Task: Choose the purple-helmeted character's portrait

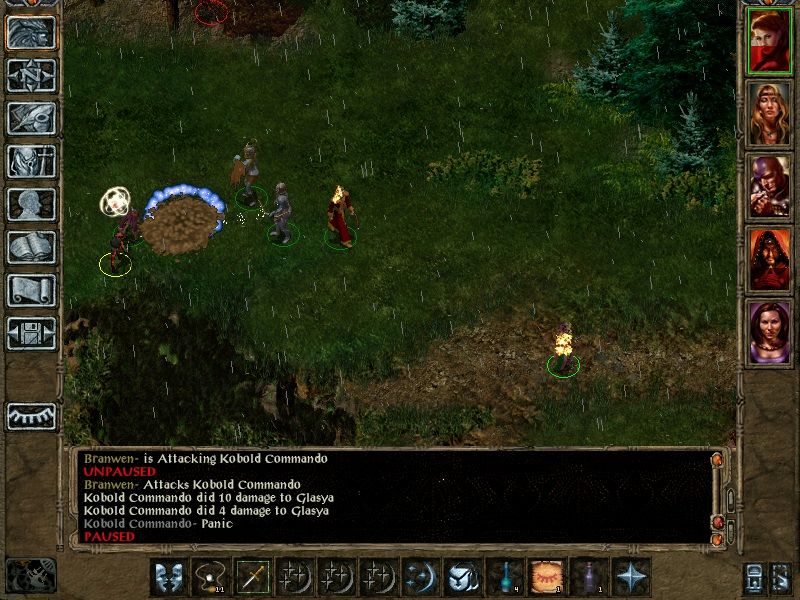Action: (x=769, y=187)
